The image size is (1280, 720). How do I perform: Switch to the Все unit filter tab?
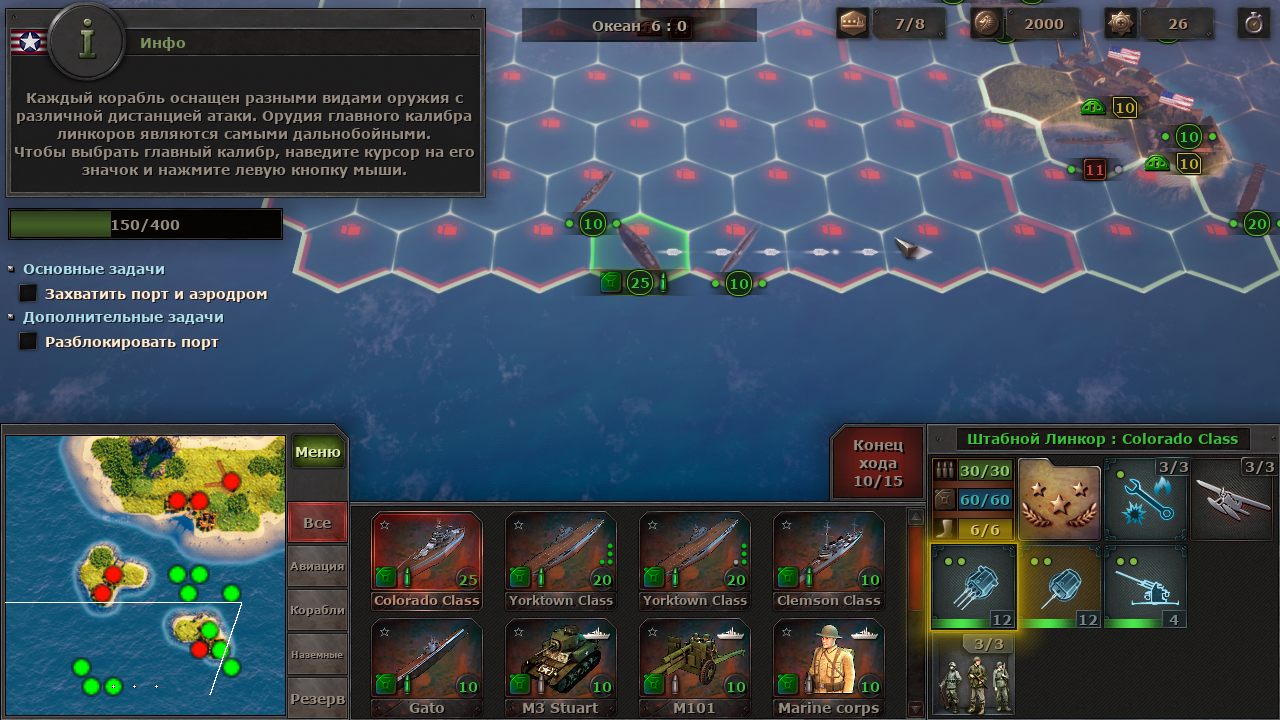[x=317, y=523]
